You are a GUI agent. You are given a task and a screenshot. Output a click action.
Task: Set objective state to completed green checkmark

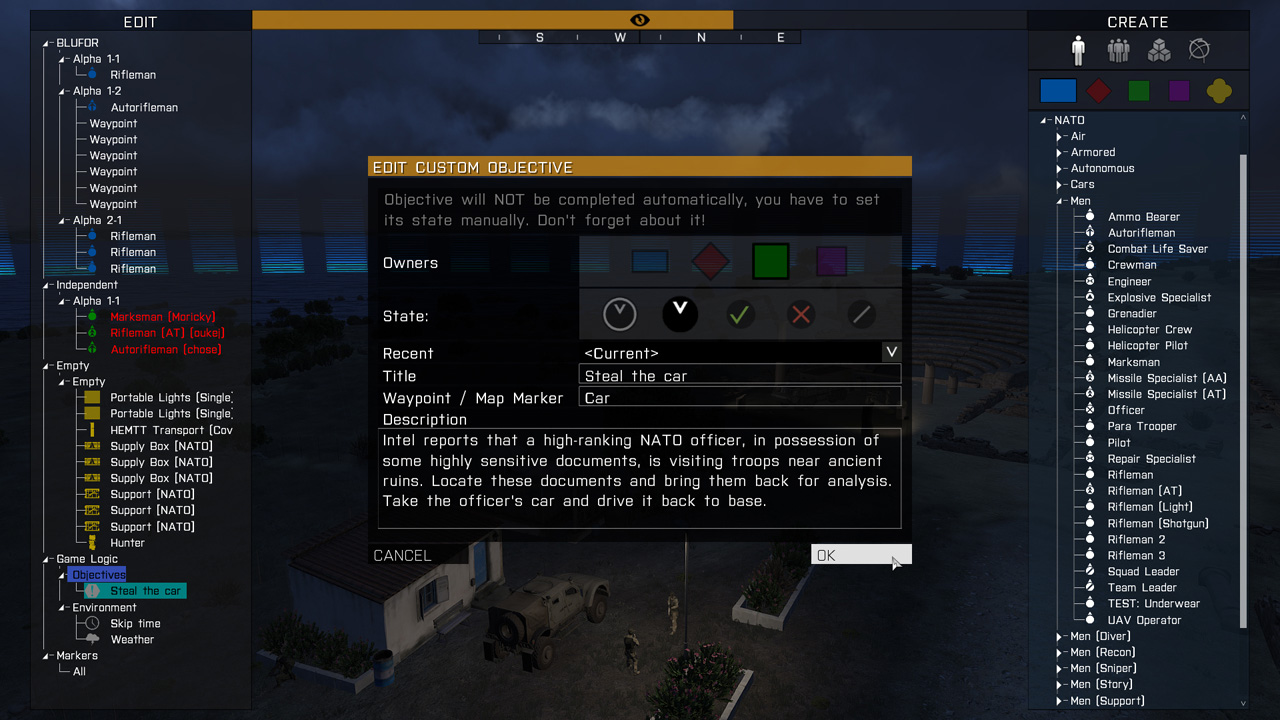tap(740, 314)
